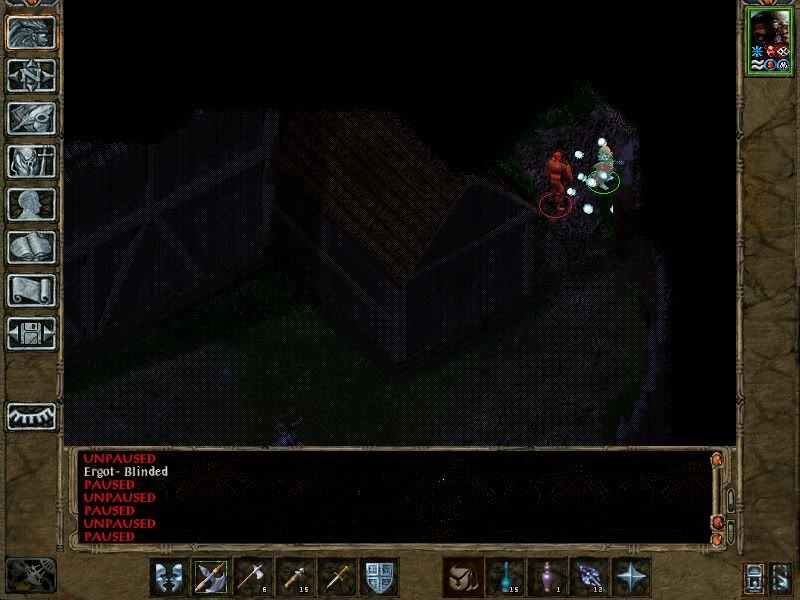Toggle the rest eye button
The image size is (800, 600).
tap(31, 415)
